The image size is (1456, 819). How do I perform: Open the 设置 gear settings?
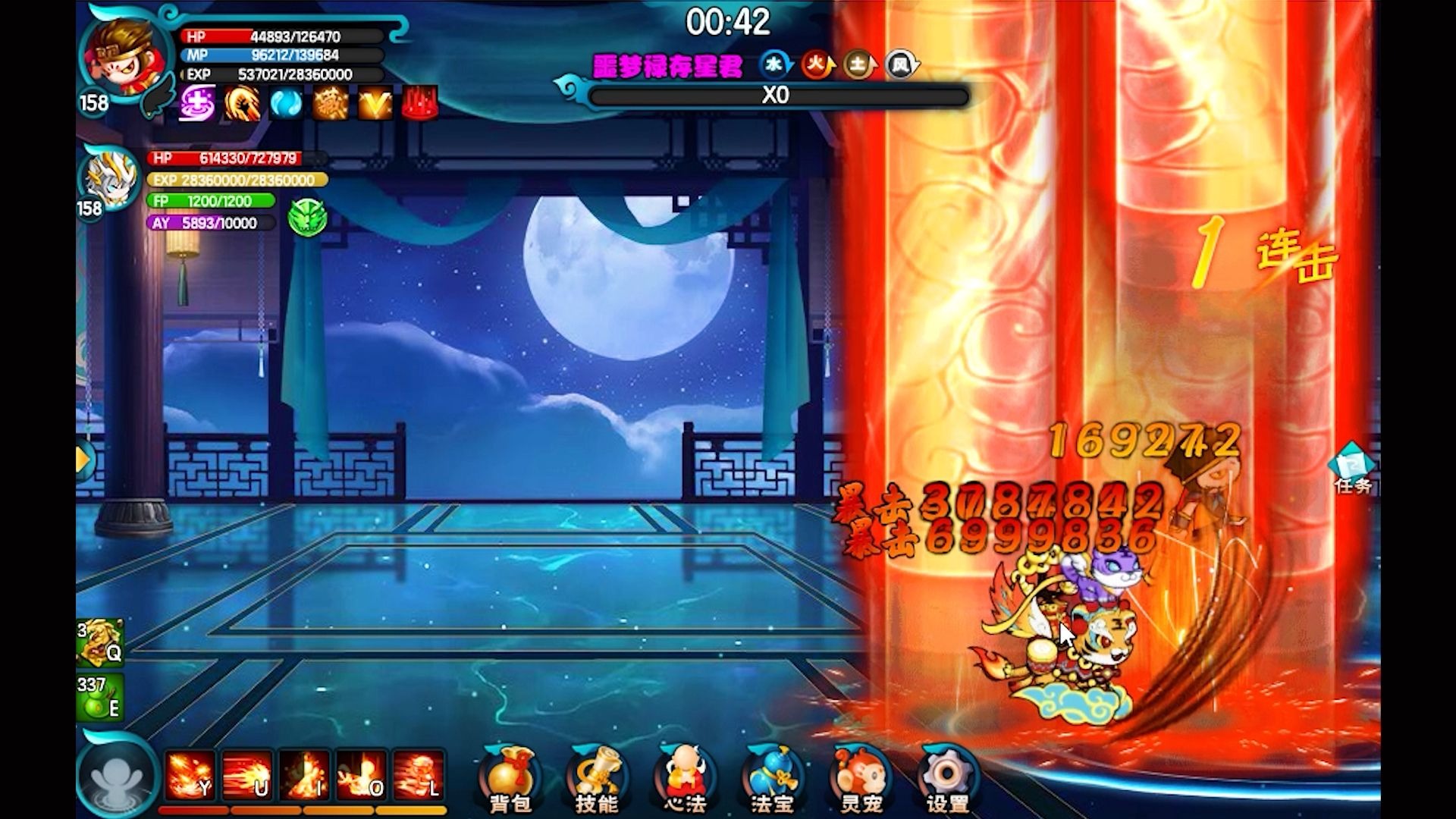947,779
